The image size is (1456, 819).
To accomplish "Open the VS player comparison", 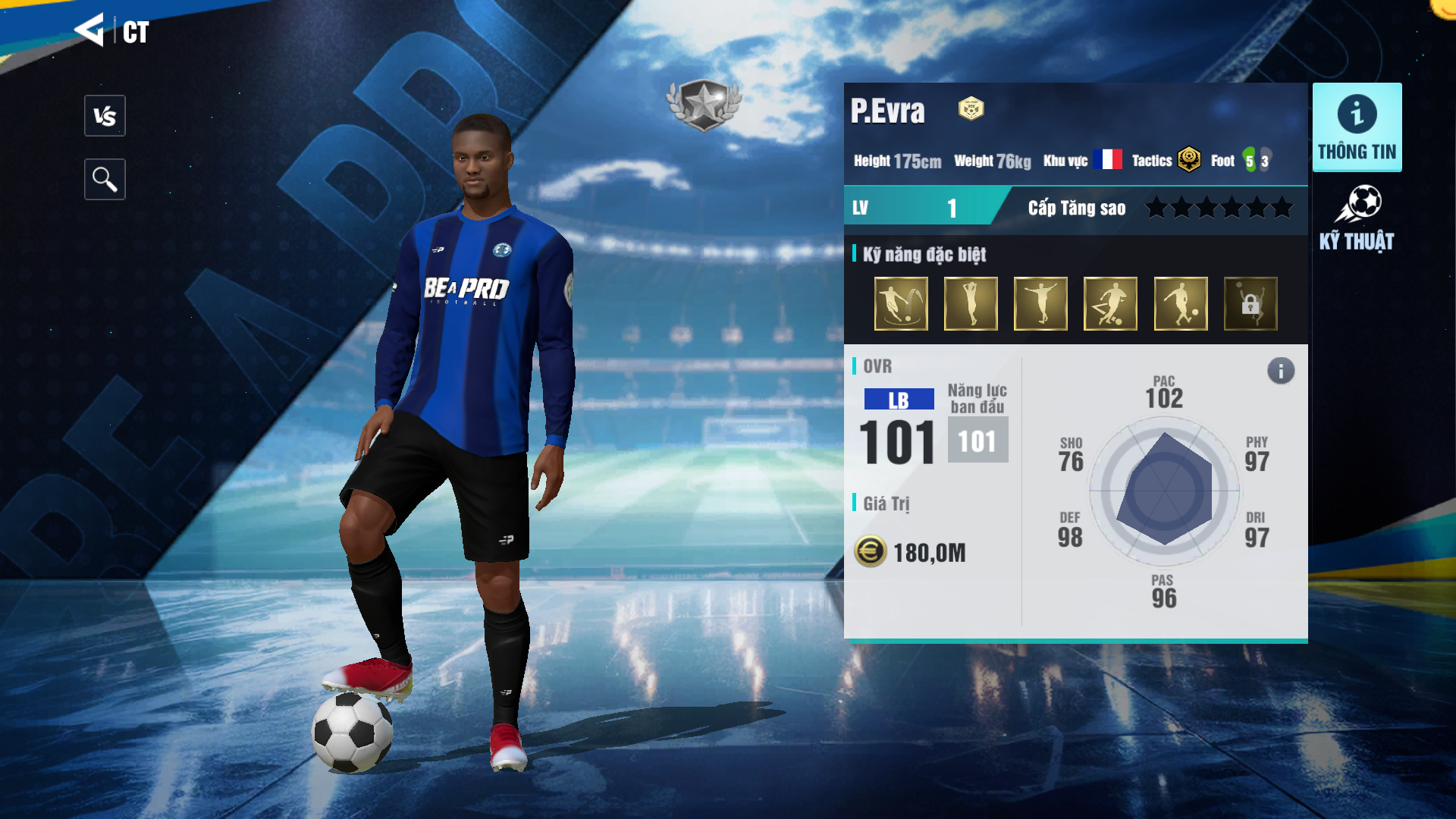I will click(105, 116).
